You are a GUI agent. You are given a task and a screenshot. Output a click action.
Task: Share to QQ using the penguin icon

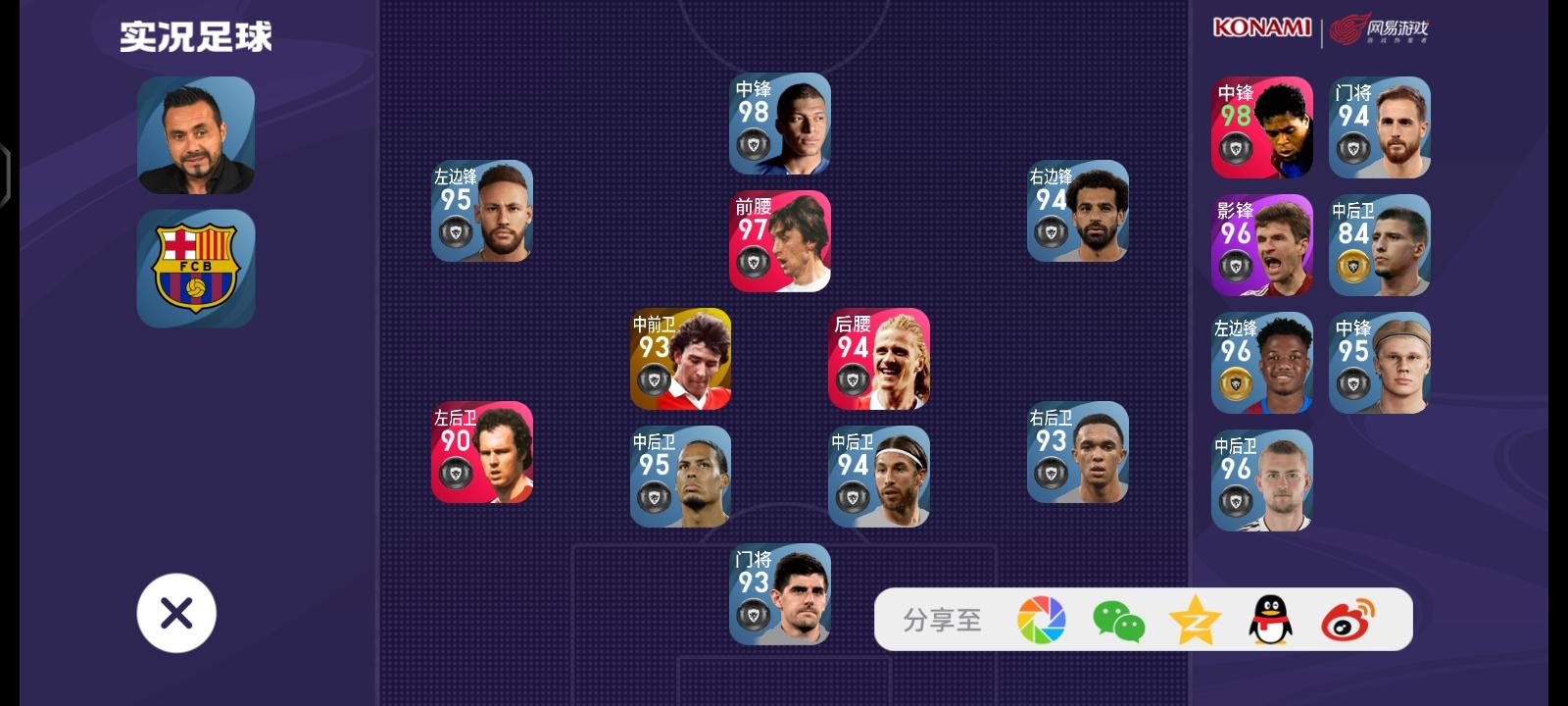(x=1272, y=619)
